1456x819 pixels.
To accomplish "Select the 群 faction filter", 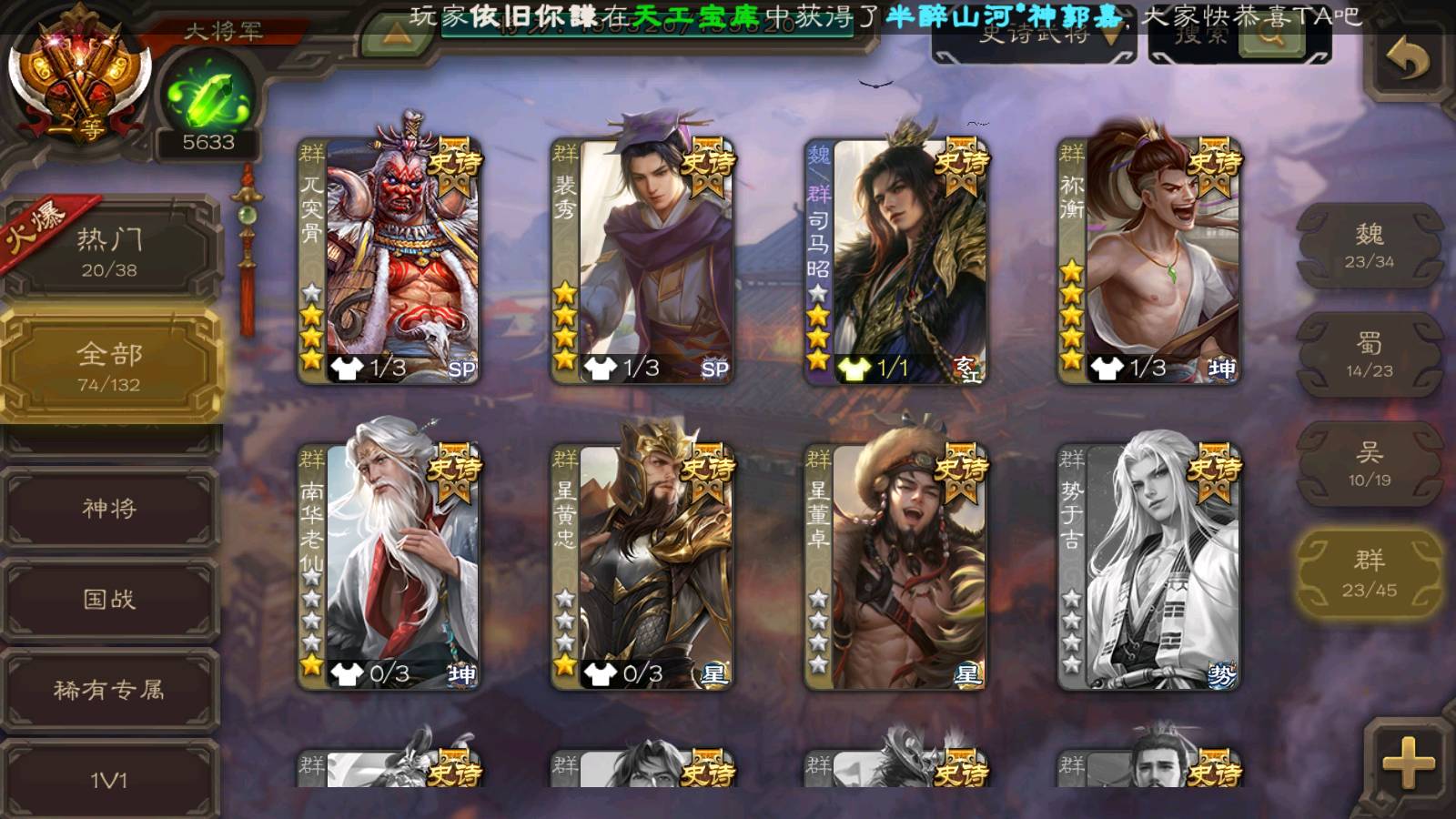I will pyautogui.click(x=1369, y=573).
